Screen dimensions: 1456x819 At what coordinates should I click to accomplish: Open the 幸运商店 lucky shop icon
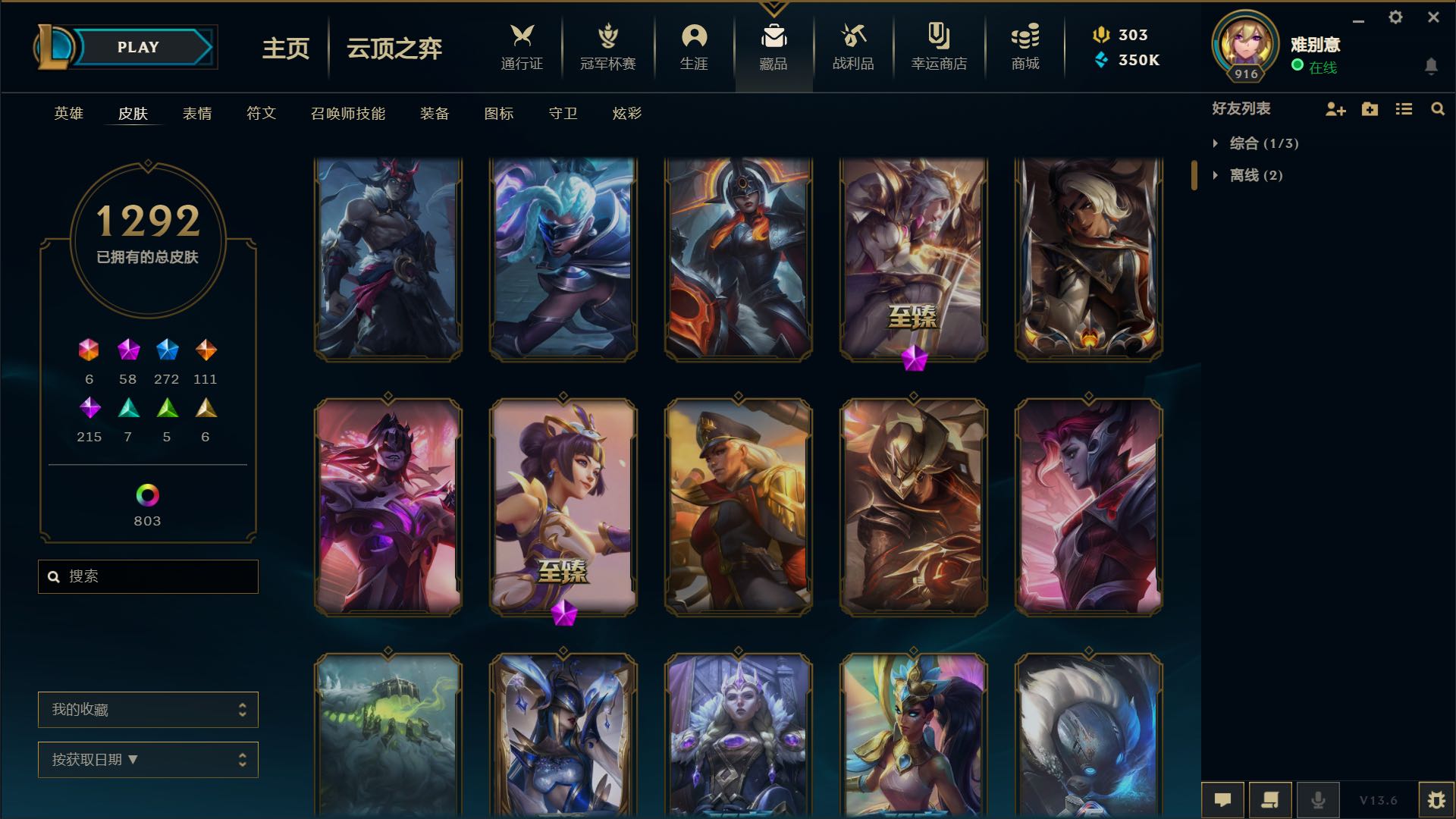click(x=938, y=47)
